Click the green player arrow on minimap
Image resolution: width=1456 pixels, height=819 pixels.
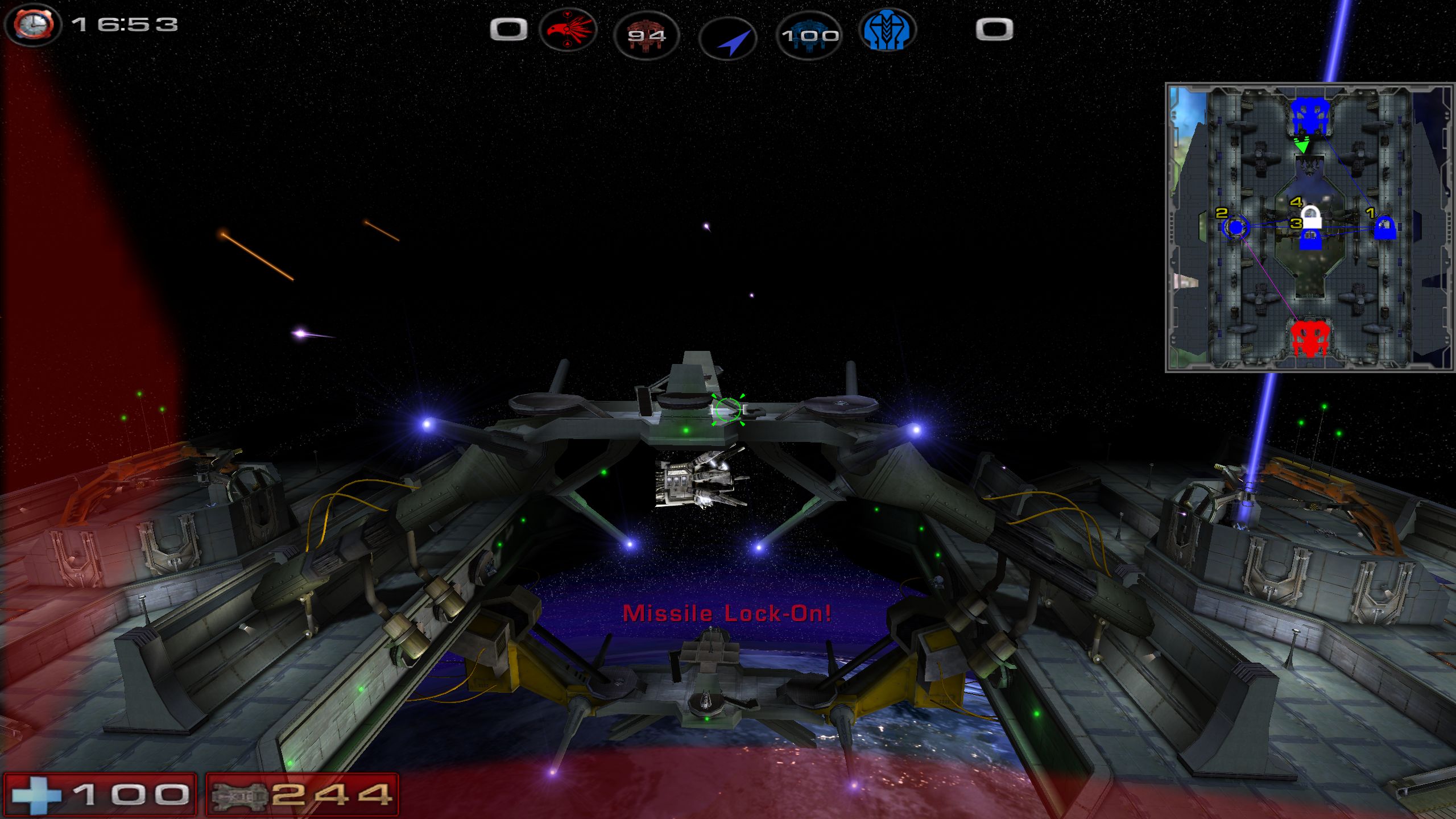click(1301, 146)
